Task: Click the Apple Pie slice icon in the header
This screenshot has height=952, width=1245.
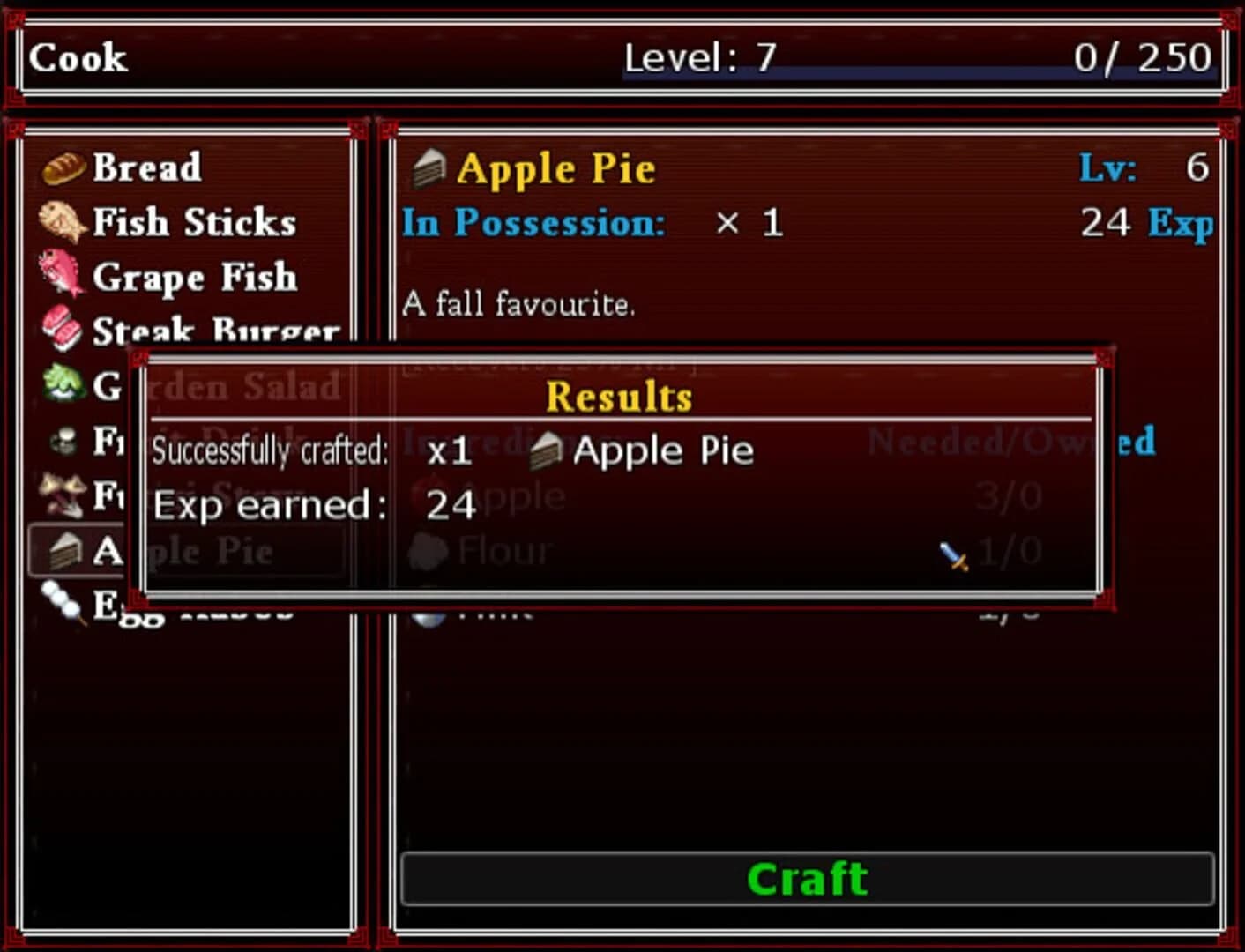Action: tap(429, 167)
